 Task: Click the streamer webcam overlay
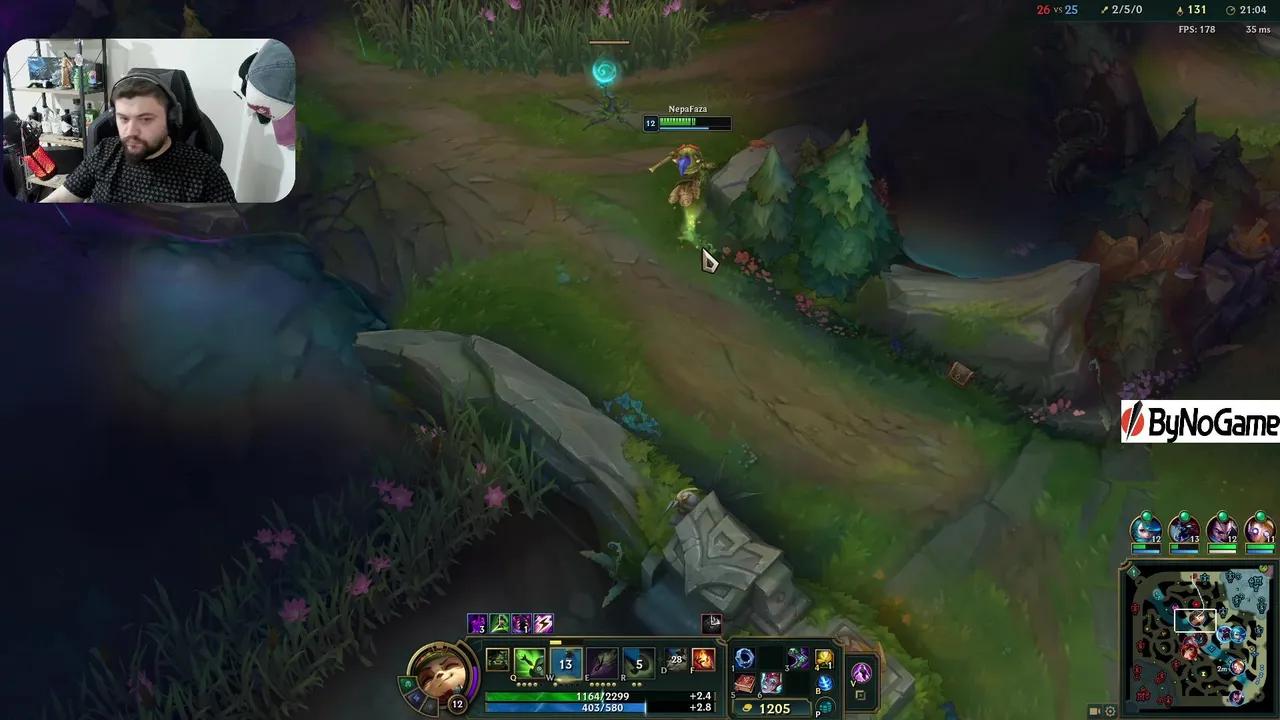click(x=150, y=120)
